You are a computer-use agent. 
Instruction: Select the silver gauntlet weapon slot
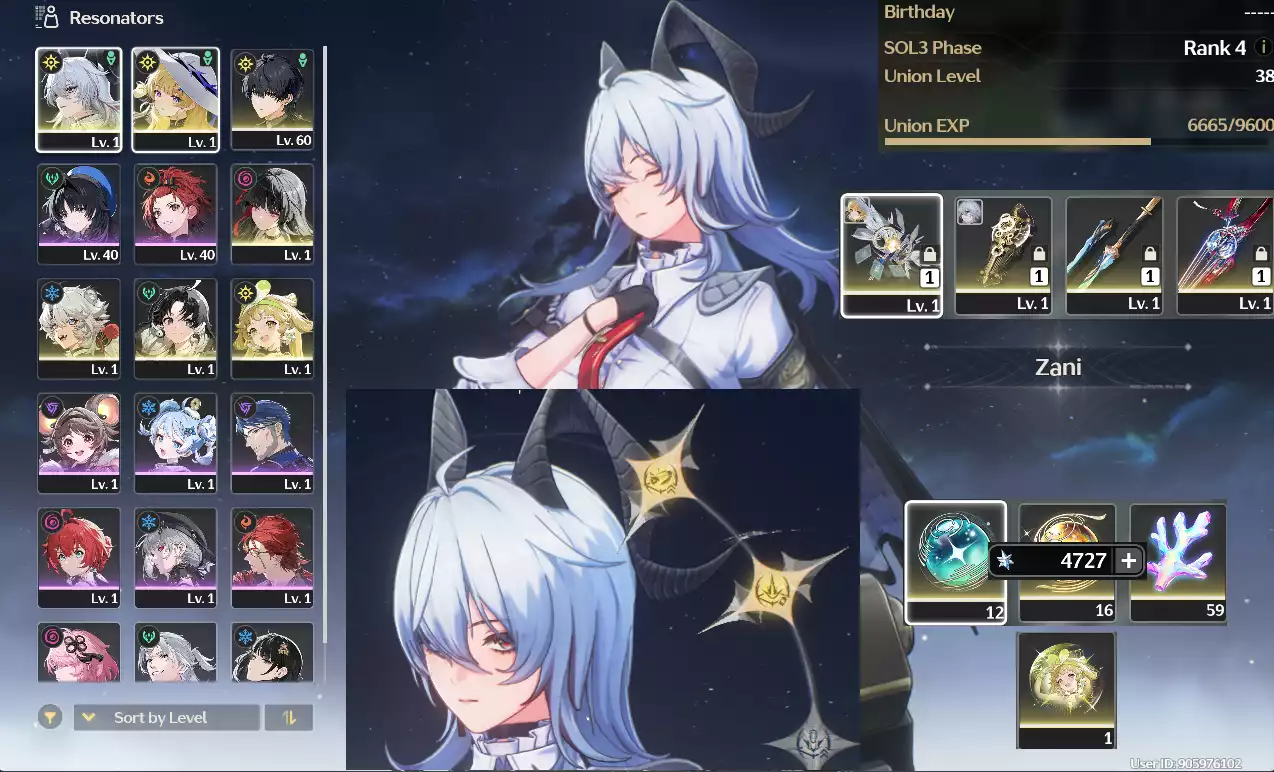click(892, 255)
